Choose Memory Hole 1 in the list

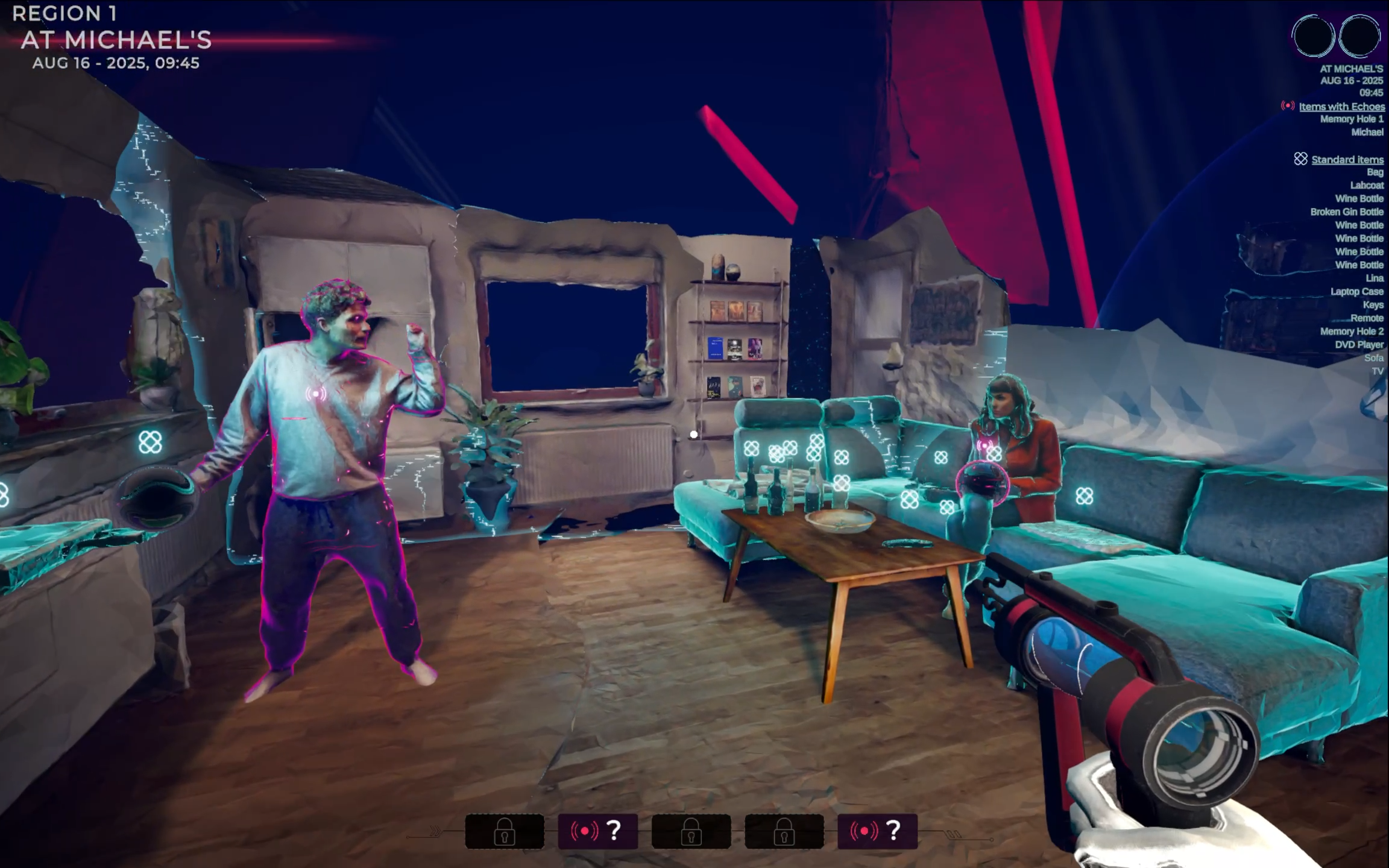(x=1352, y=119)
